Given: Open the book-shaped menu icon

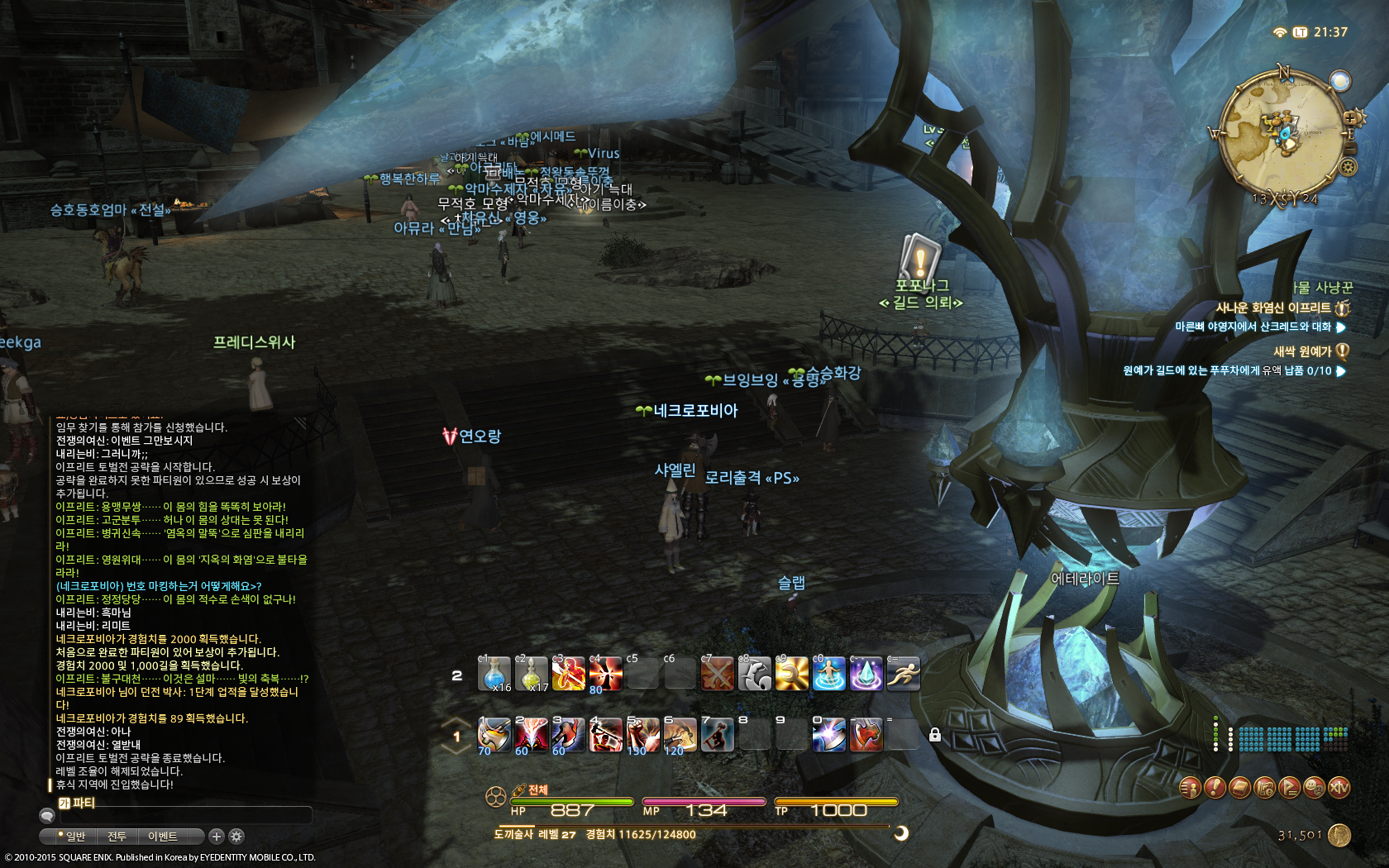Looking at the screenshot, I should click(x=1239, y=788).
